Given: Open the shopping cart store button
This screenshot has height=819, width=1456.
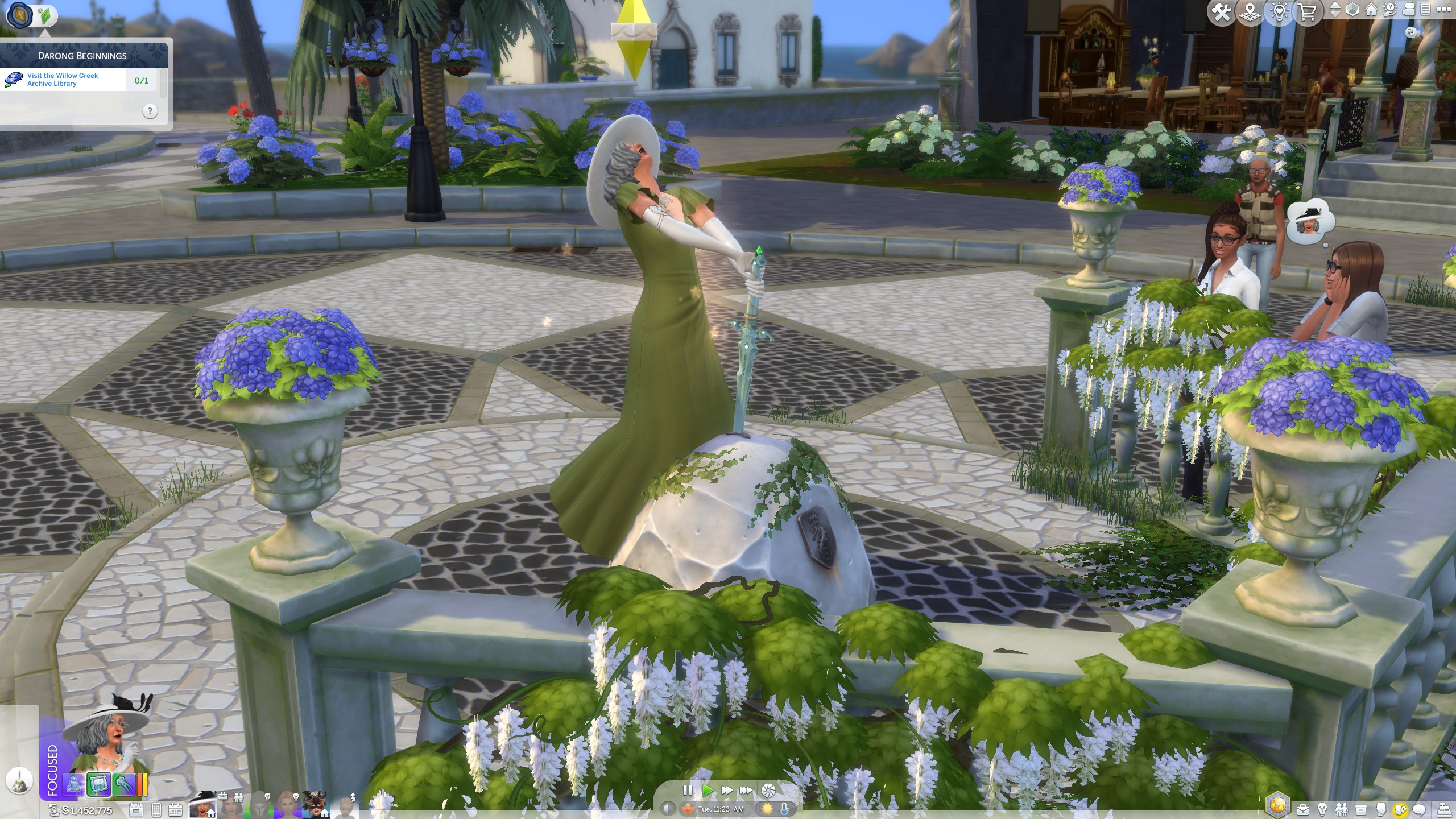Looking at the screenshot, I should [1308, 13].
